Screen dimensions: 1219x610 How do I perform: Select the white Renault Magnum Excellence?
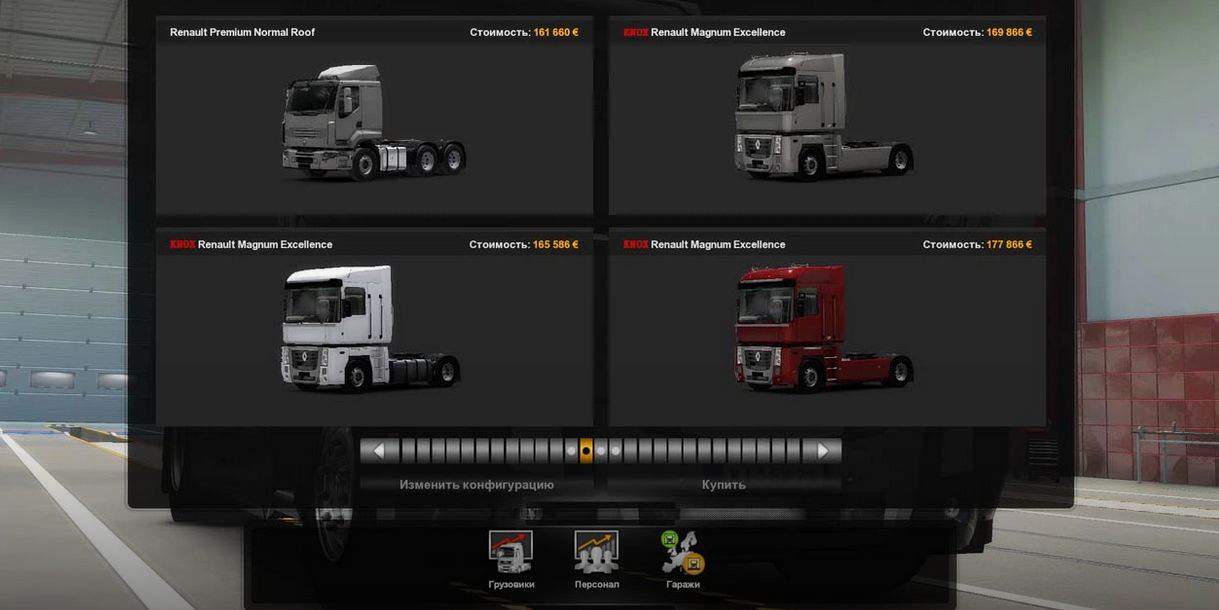pos(374,330)
